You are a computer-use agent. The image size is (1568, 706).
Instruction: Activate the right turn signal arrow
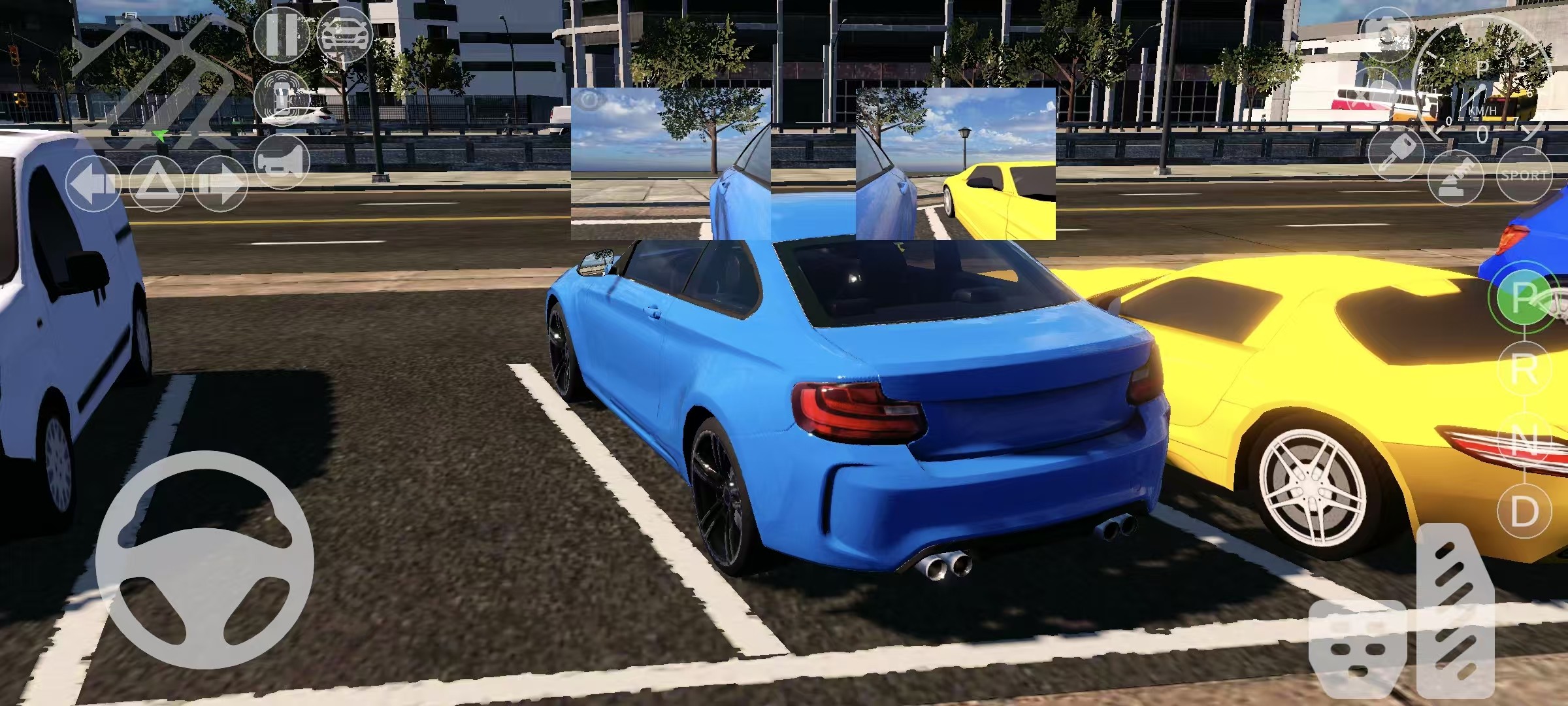click(x=219, y=184)
